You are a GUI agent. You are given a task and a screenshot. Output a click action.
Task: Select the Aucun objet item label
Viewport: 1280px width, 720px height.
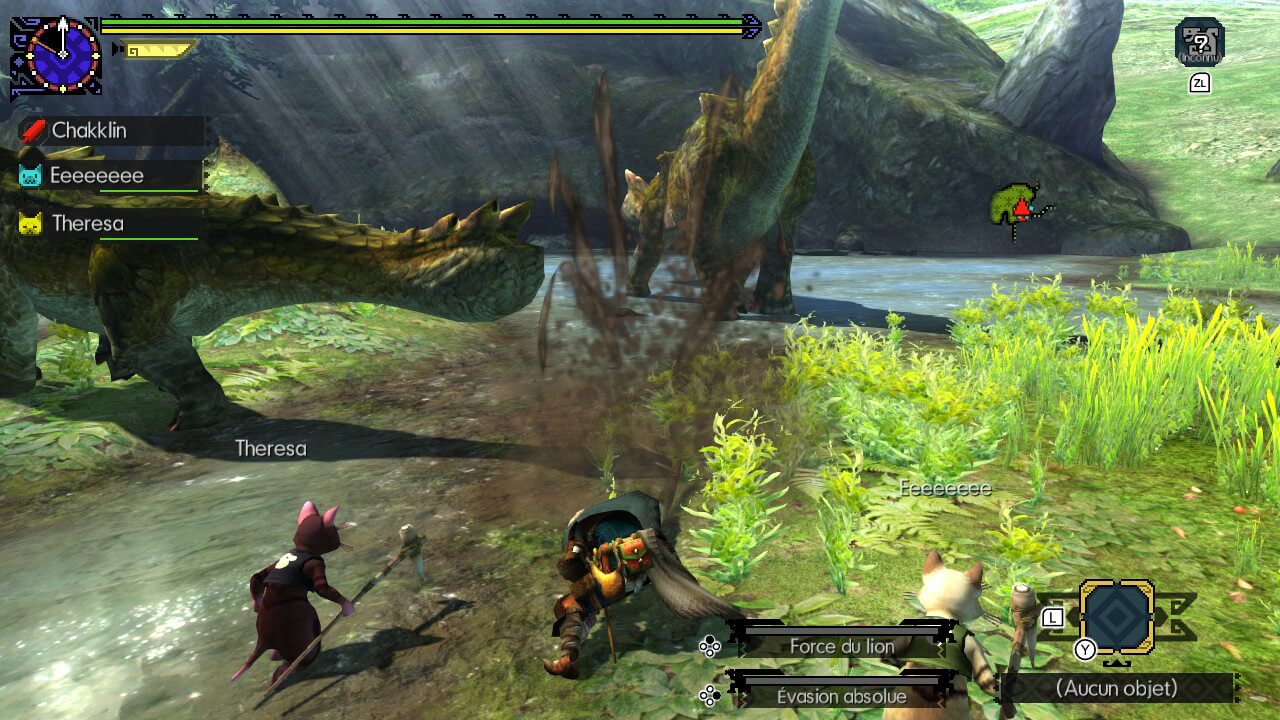[x=1116, y=688]
